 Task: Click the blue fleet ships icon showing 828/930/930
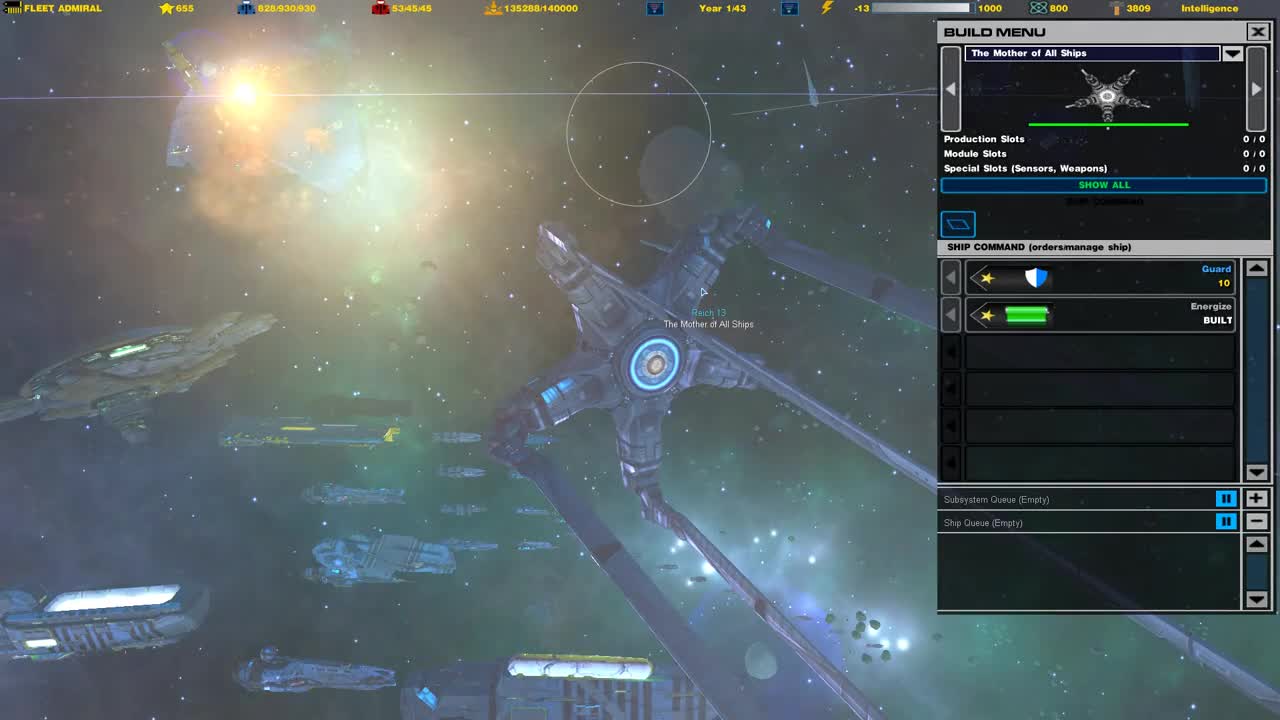248,8
